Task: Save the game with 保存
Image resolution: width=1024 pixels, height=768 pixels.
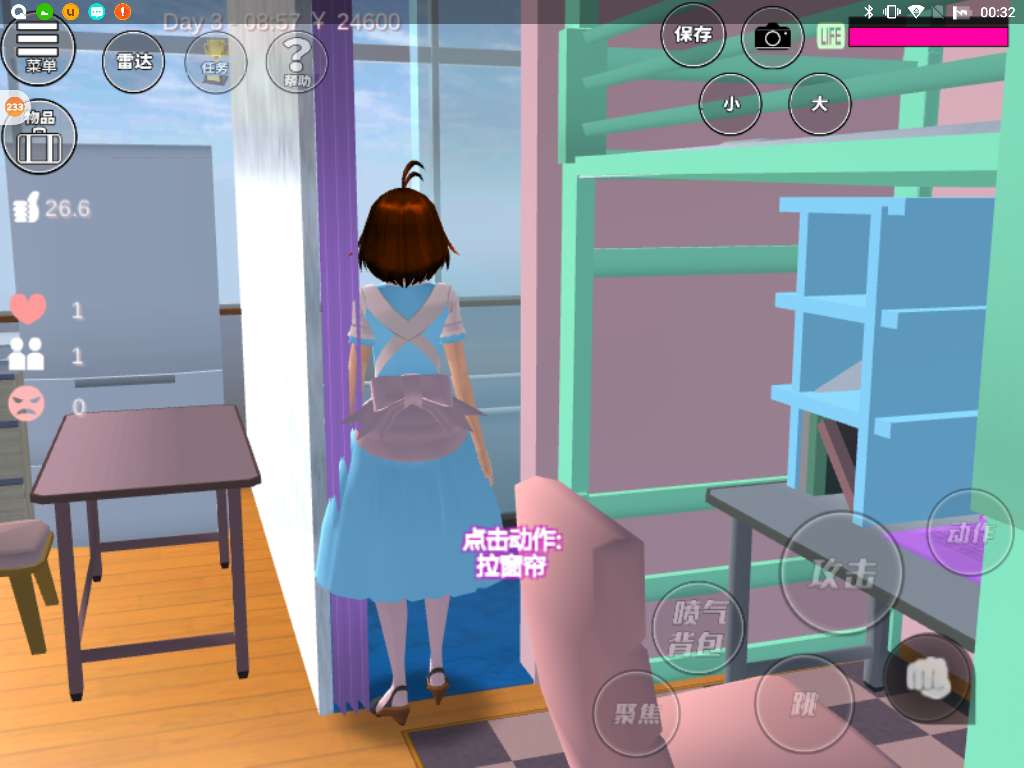Action: click(x=693, y=36)
